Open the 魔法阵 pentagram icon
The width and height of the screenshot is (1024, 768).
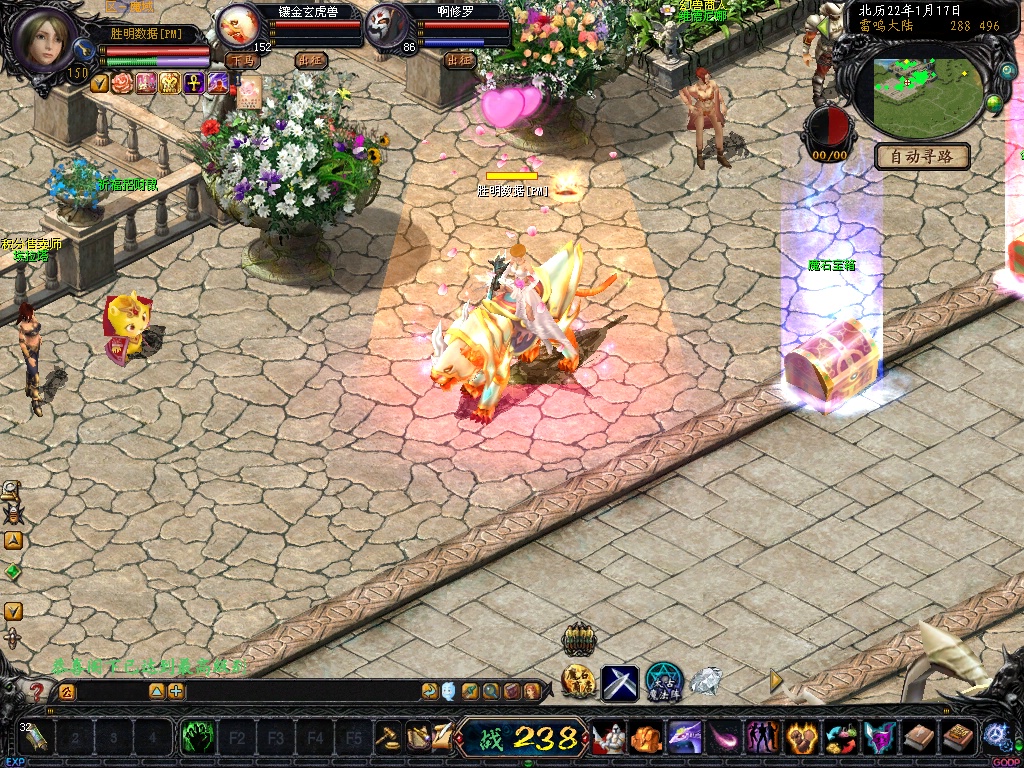pyautogui.click(x=663, y=682)
